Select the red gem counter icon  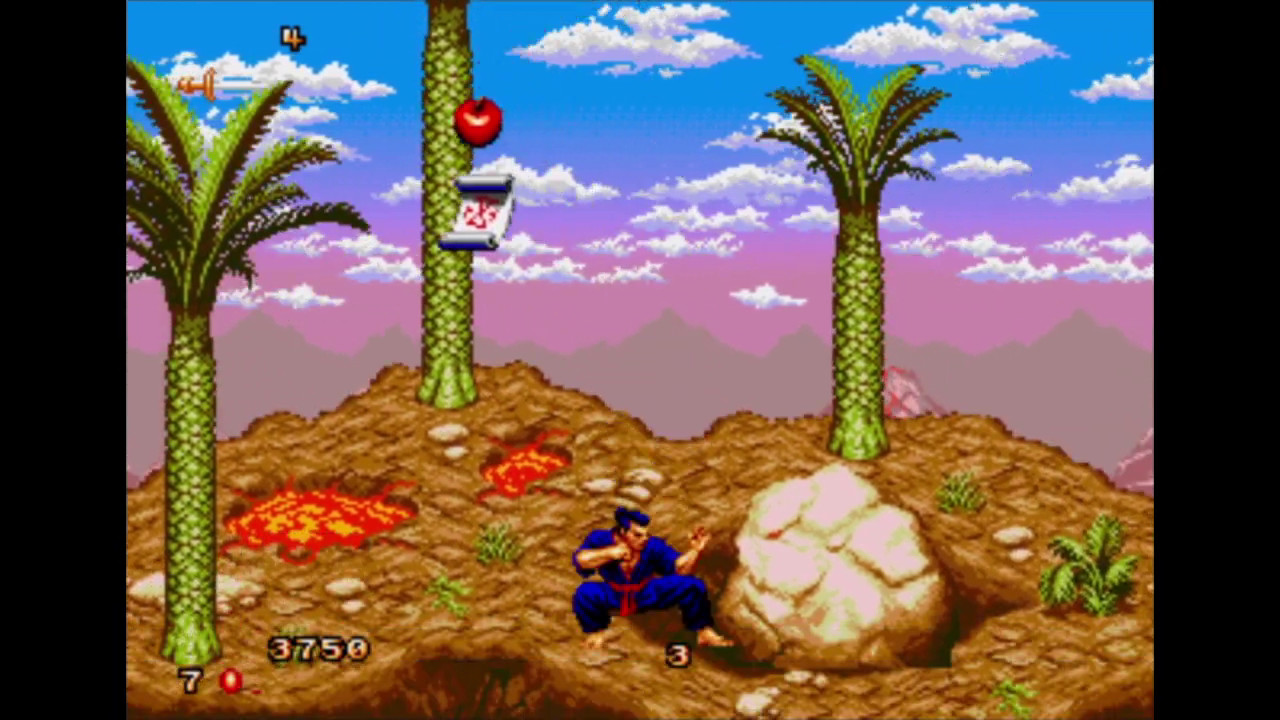230,681
